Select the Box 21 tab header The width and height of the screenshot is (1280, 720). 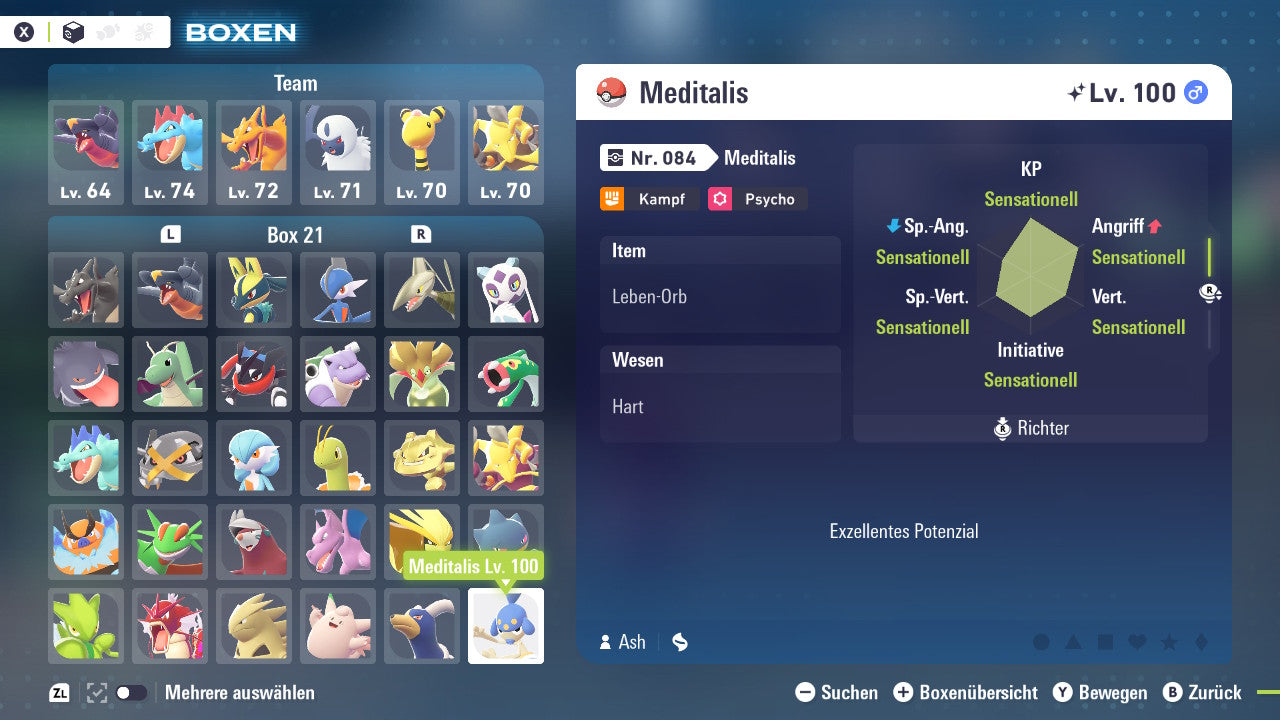(295, 234)
